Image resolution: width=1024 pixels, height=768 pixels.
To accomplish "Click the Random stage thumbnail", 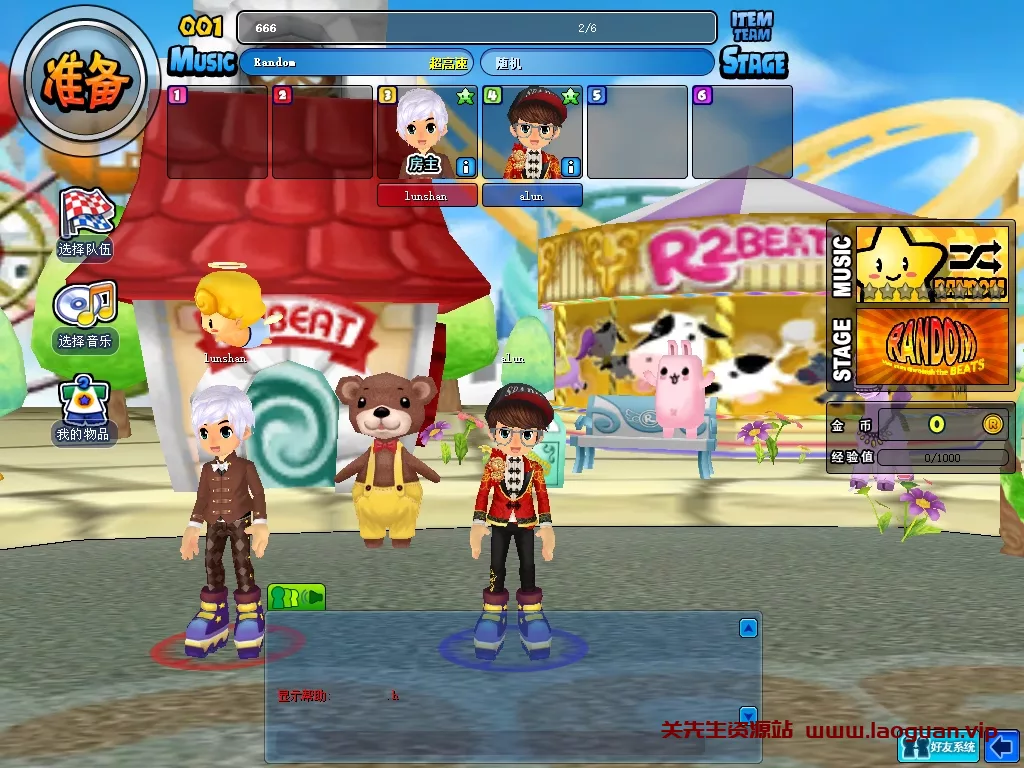I will click(933, 346).
